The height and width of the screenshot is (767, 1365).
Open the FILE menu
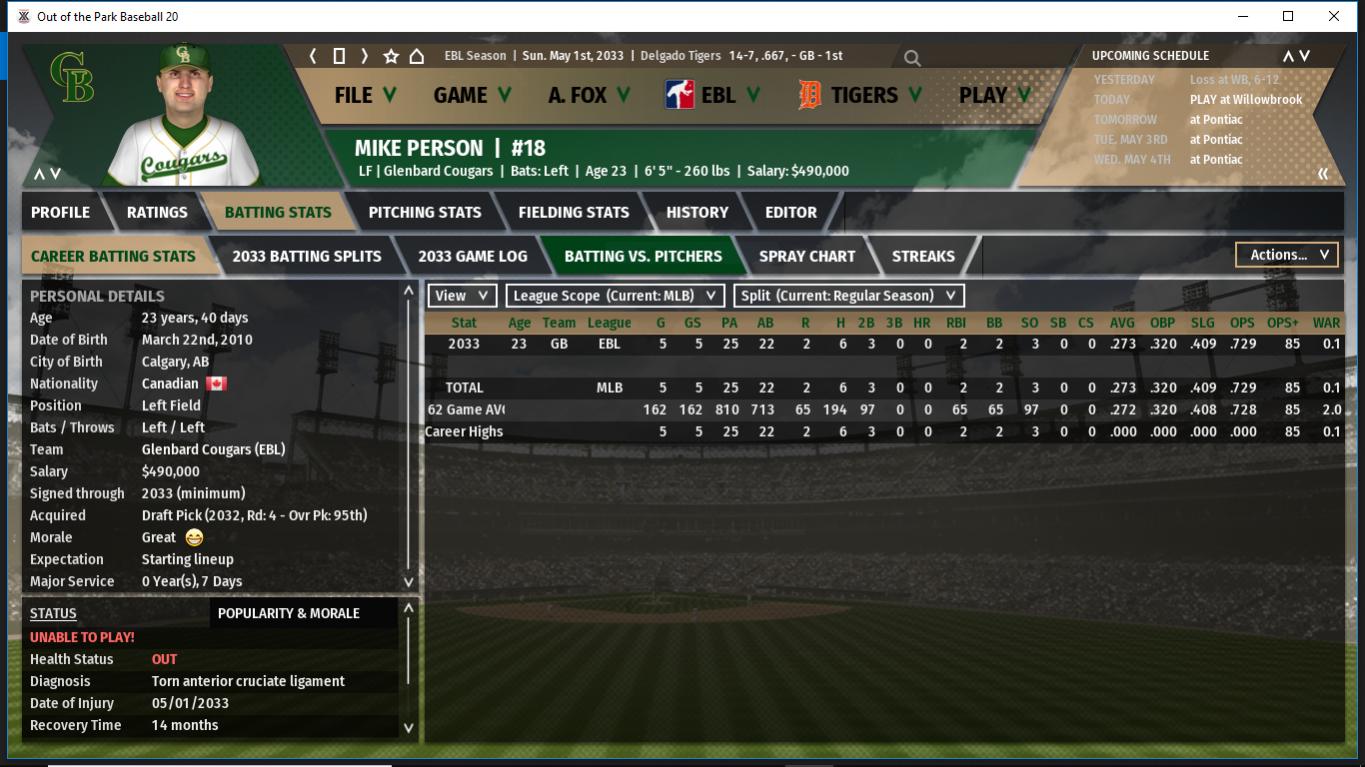(x=364, y=95)
